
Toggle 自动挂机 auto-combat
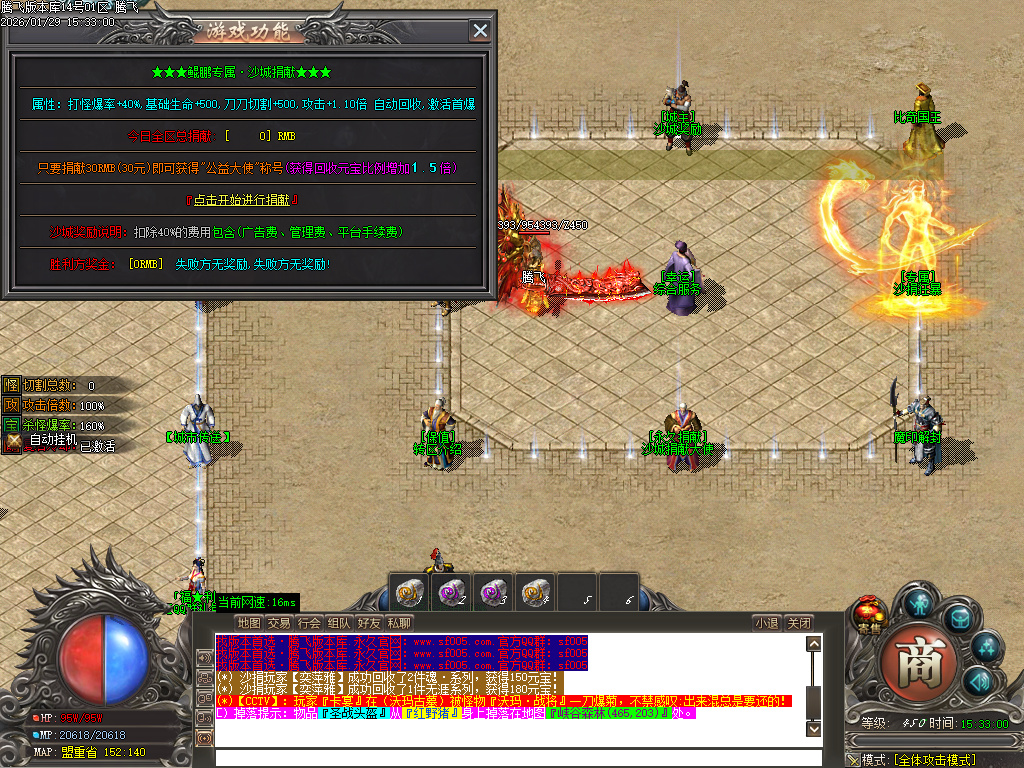pyautogui.click(x=56, y=440)
